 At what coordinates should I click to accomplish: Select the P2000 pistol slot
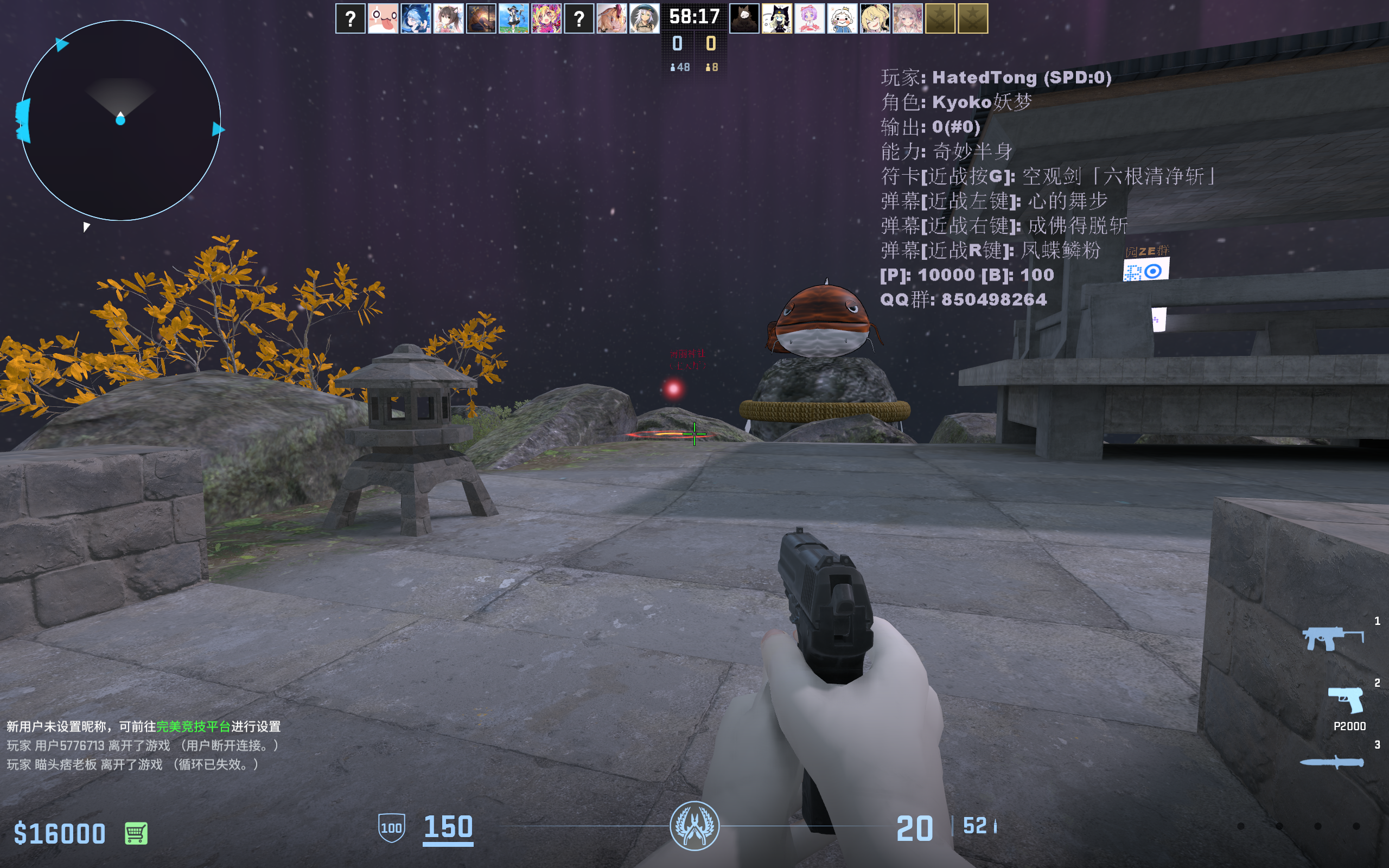(1346, 700)
